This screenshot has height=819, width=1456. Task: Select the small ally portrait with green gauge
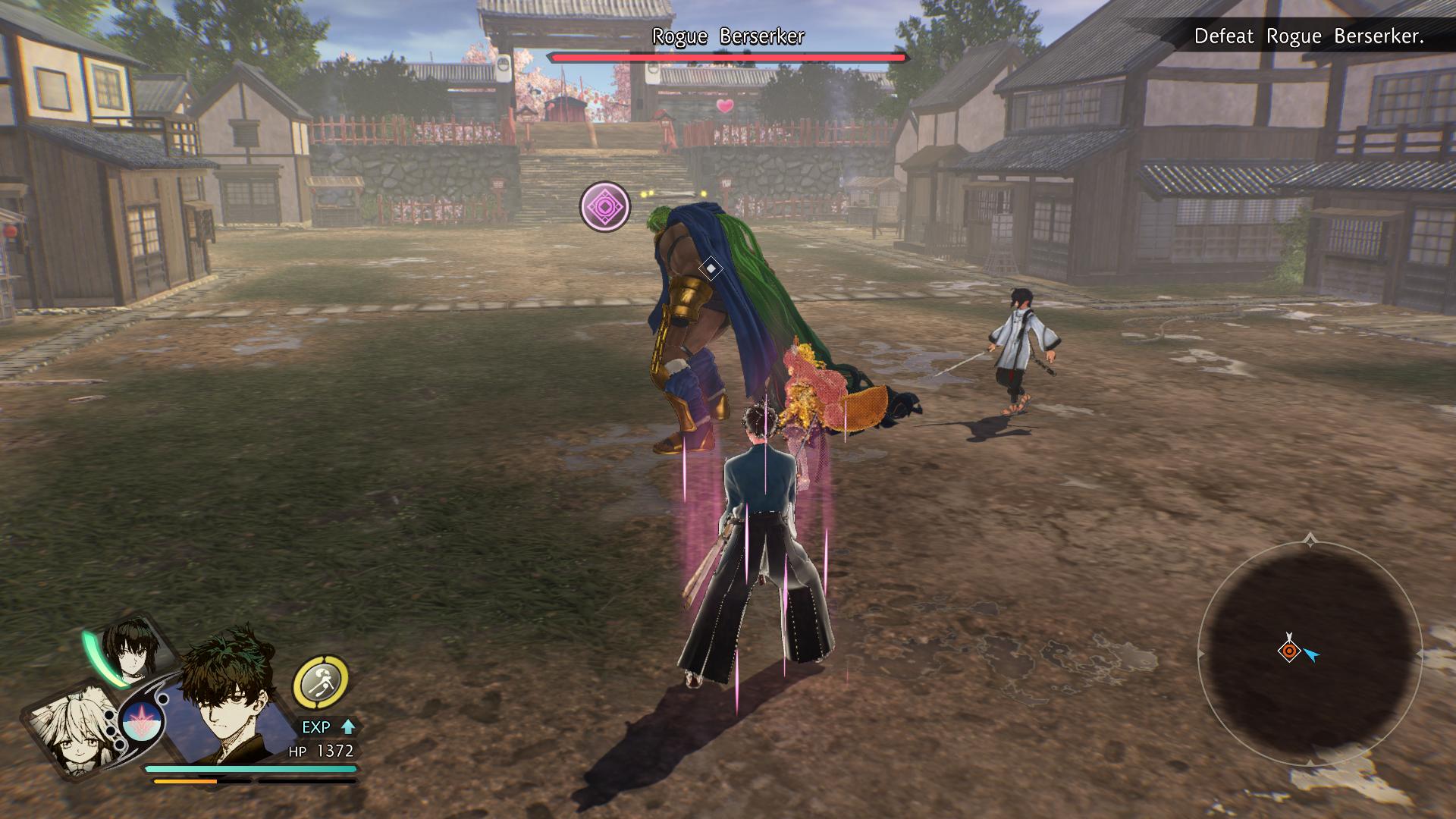tap(133, 652)
